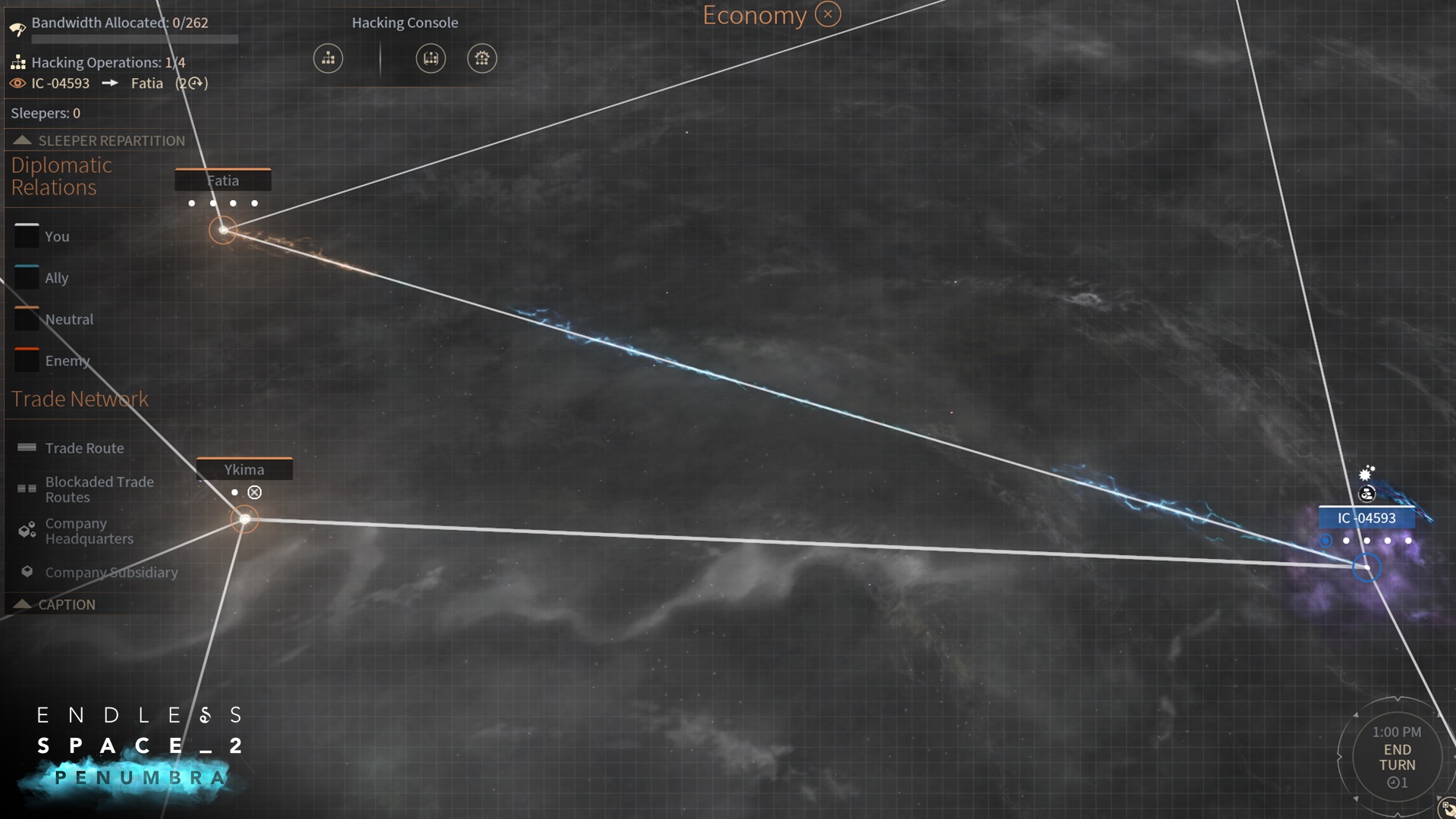Collapse the Sleeper Repartition panel
Image resolution: width=1456 pixels, height=819 pixels.
click(x=23, y=140)
